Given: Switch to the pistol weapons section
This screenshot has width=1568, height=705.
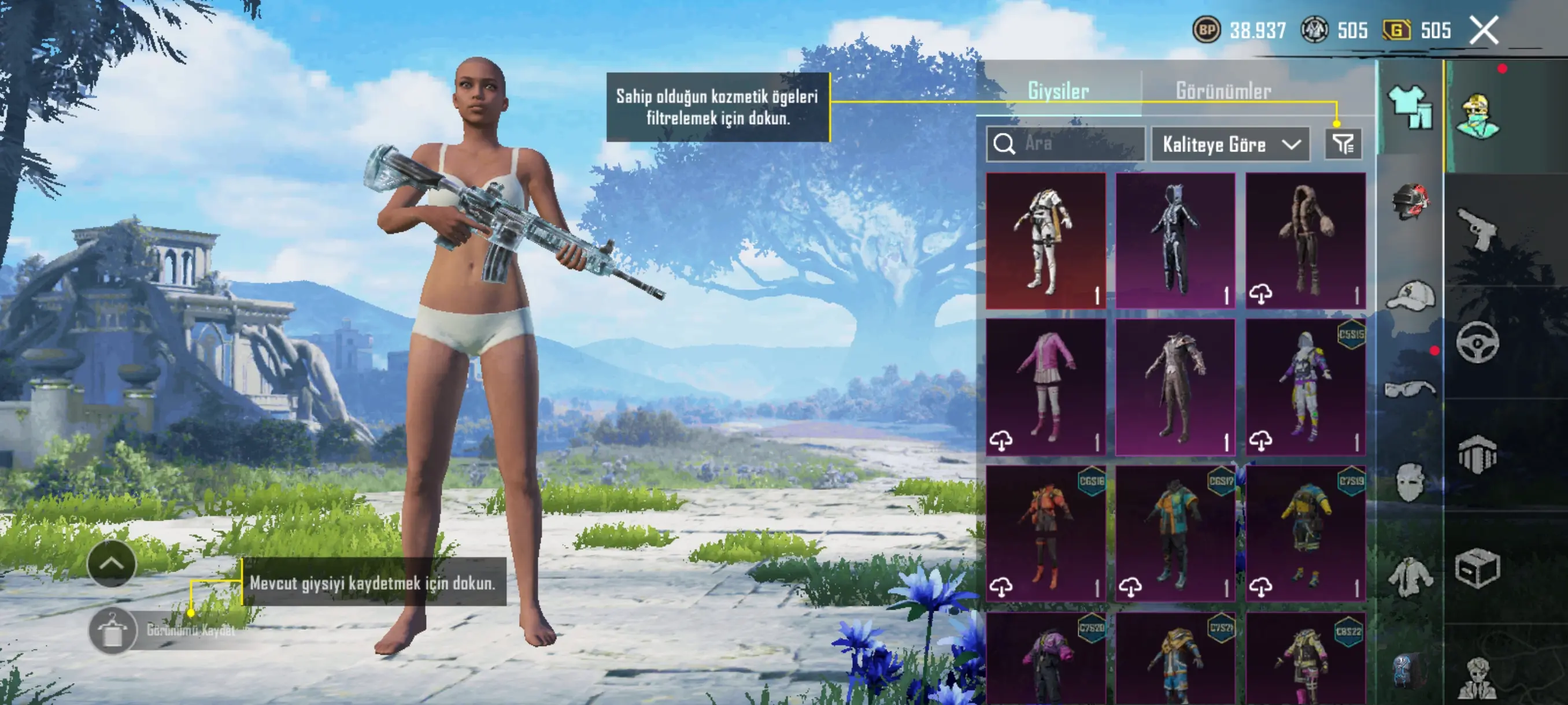Looking at the screenshot, I should point(1478,229).
